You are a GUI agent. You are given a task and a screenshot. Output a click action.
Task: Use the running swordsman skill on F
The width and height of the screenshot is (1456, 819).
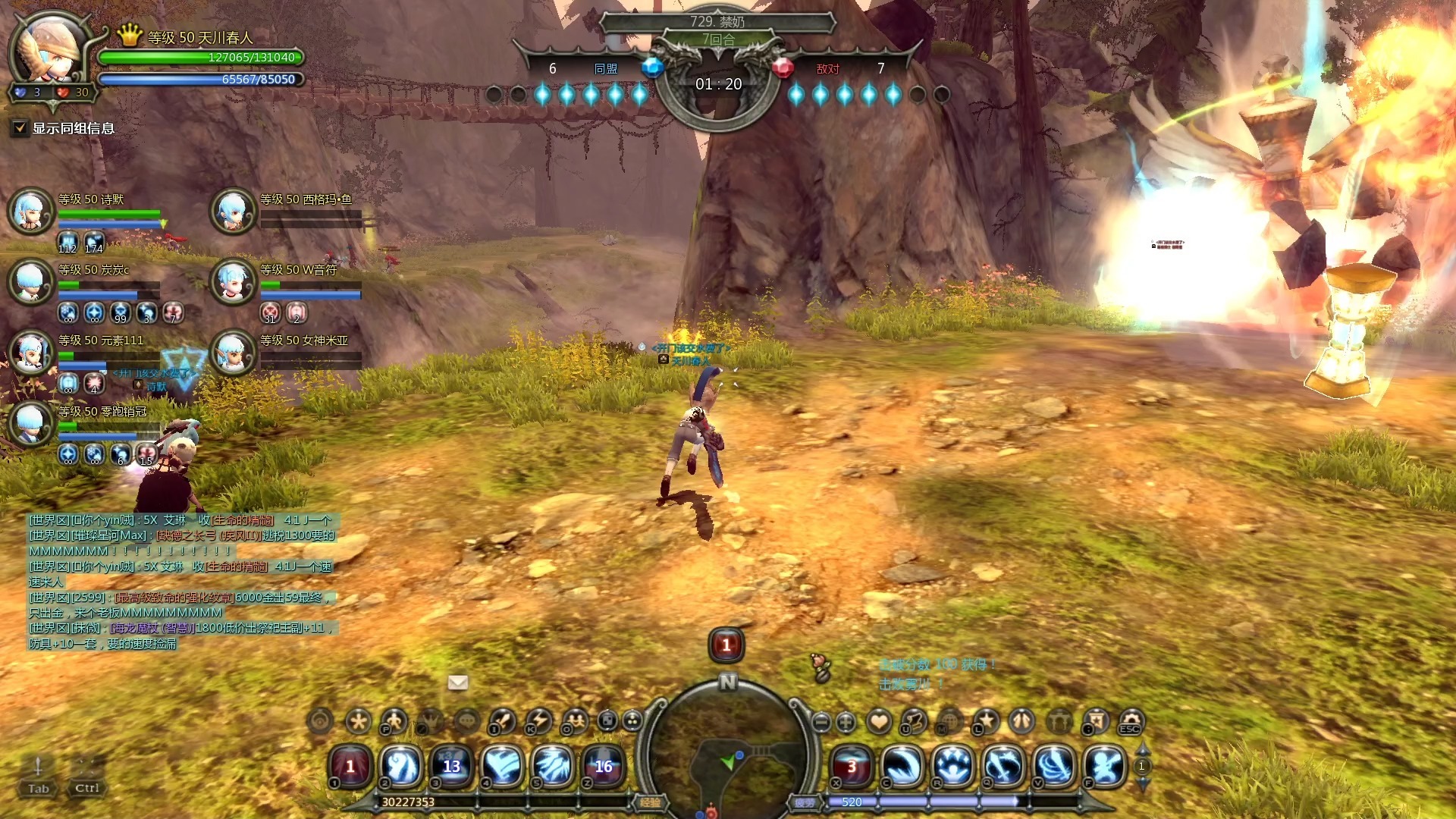pyautogui.click(x=1105, y=766)
